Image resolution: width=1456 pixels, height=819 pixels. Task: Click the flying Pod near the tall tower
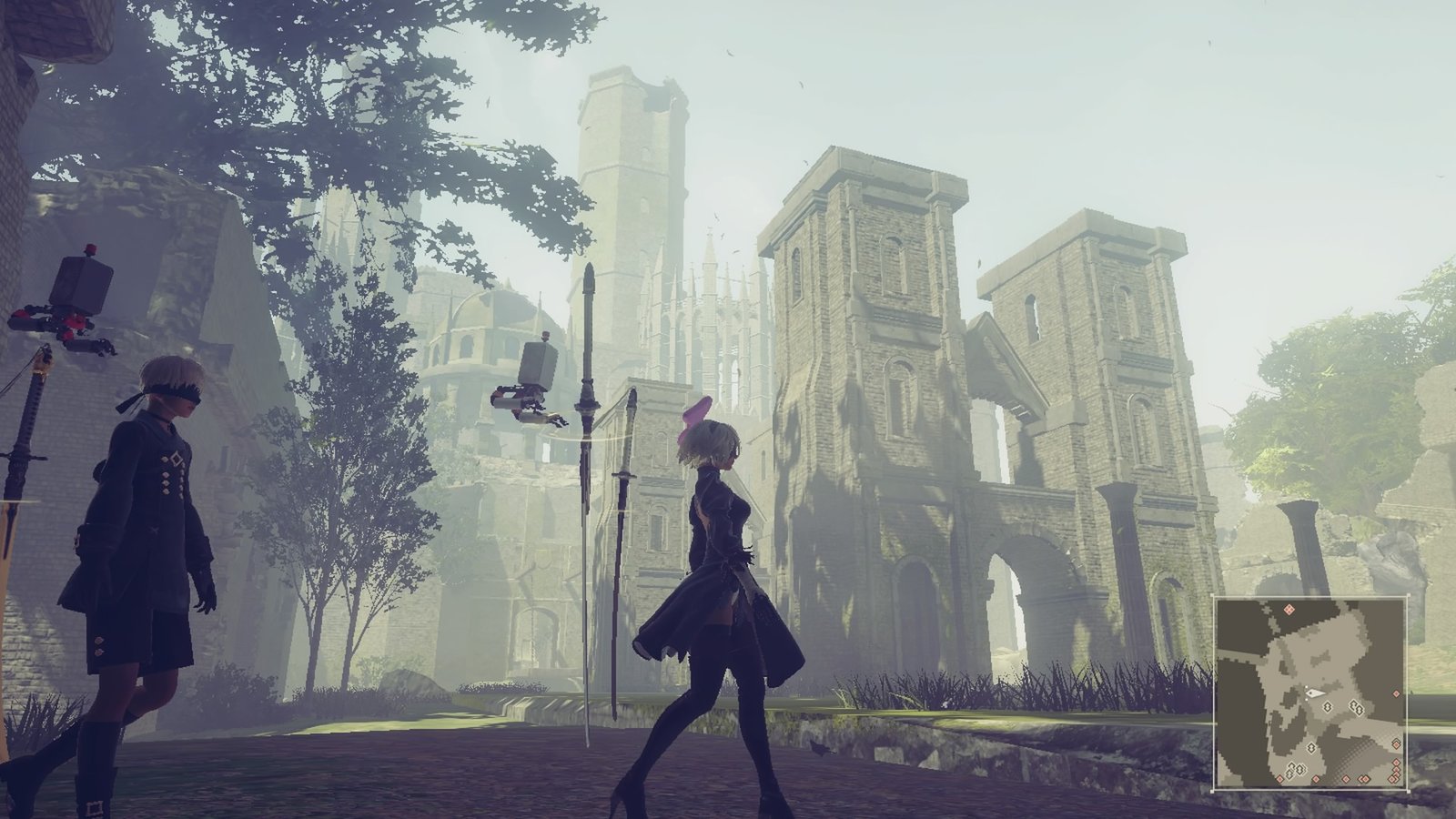point(528,382)
